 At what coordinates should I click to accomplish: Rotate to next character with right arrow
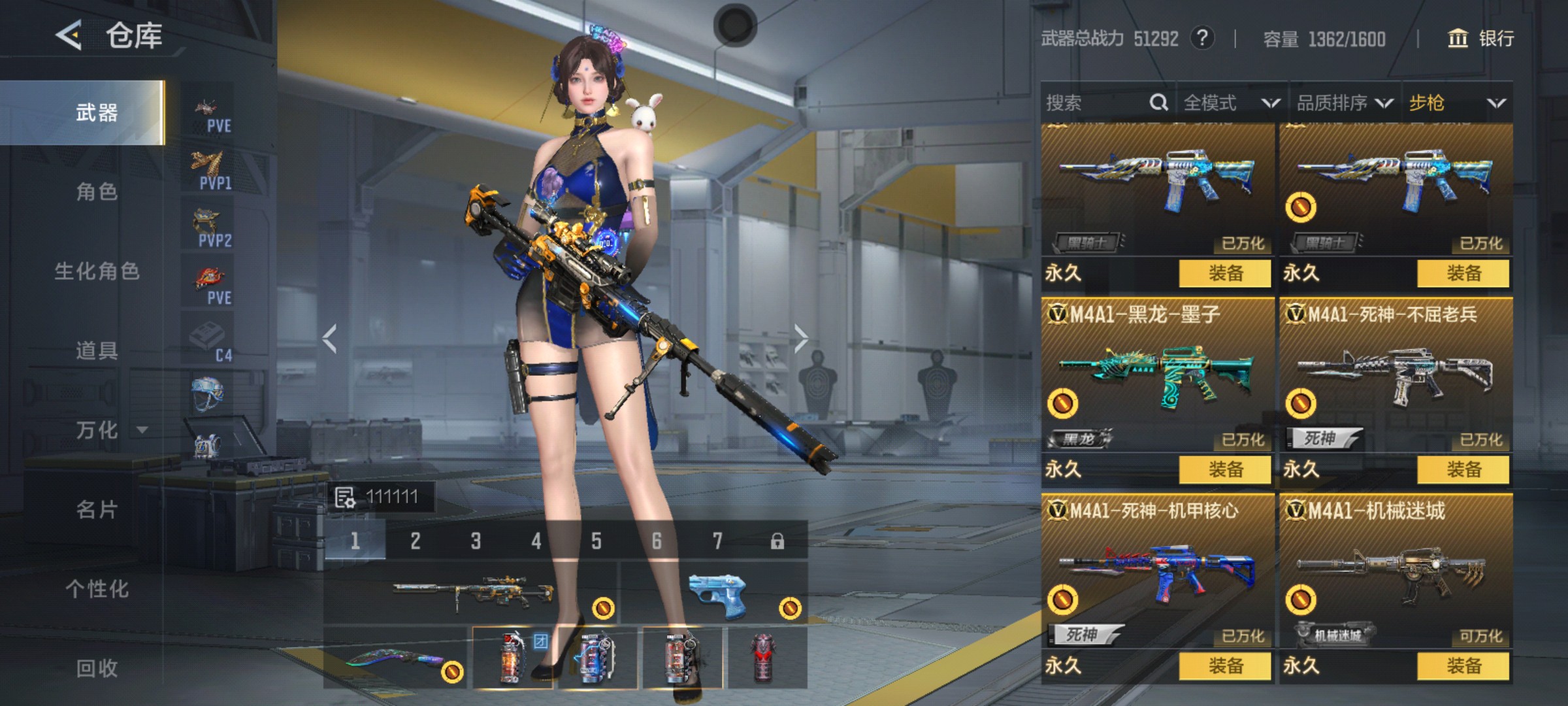pos(801,339)
